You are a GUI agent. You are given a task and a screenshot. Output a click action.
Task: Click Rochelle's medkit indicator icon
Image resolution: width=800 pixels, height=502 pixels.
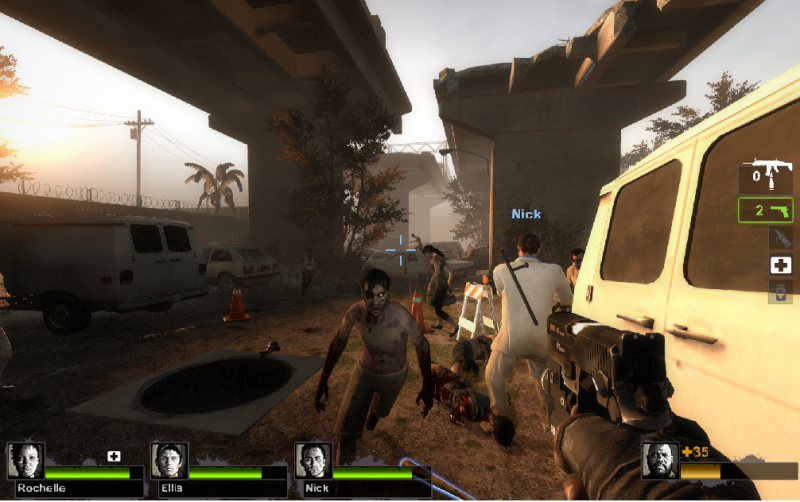[114, 457]
